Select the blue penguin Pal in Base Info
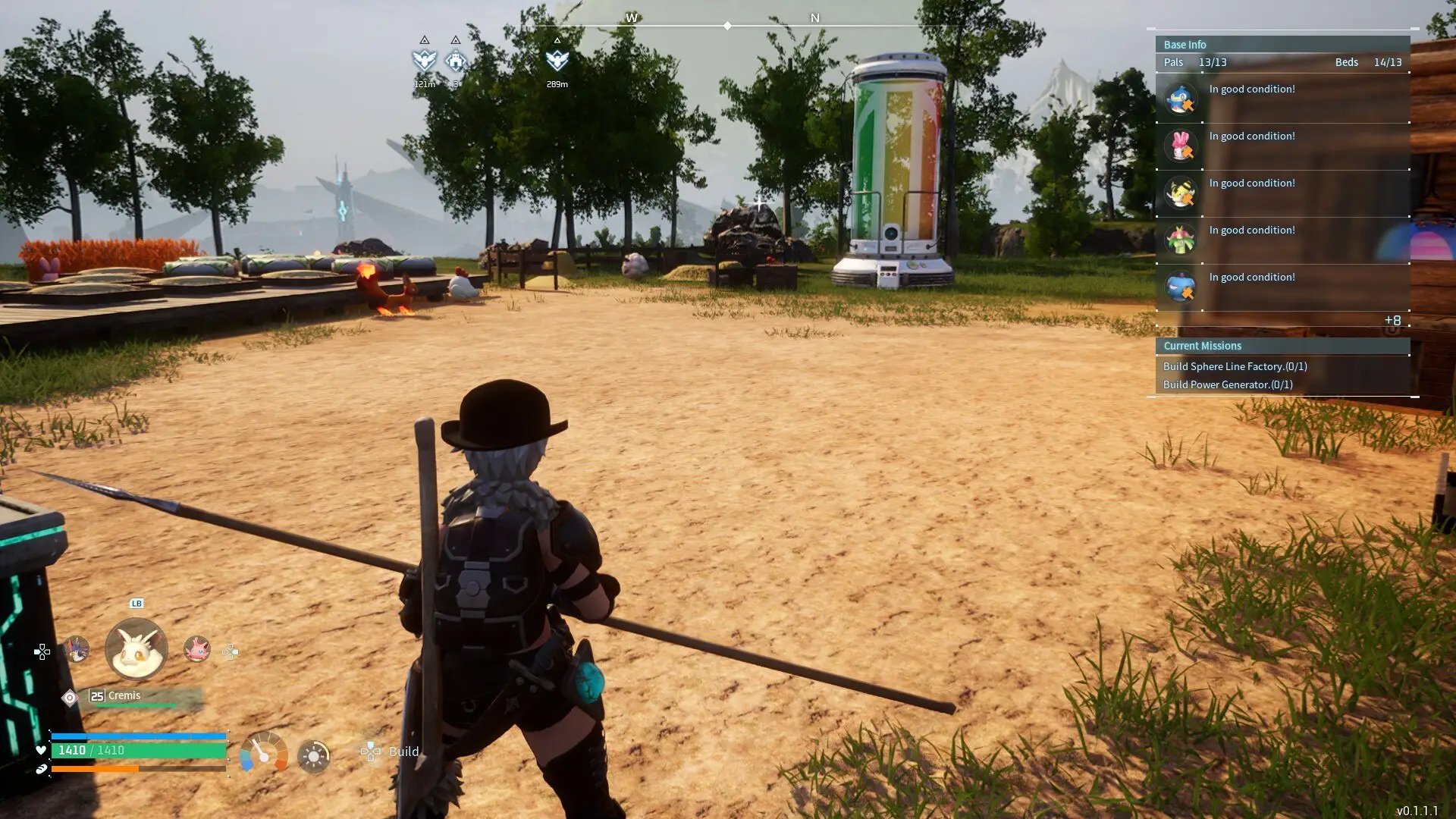Image resolution: width=1456 pixels, height=819 pixels. [1181, 99]
